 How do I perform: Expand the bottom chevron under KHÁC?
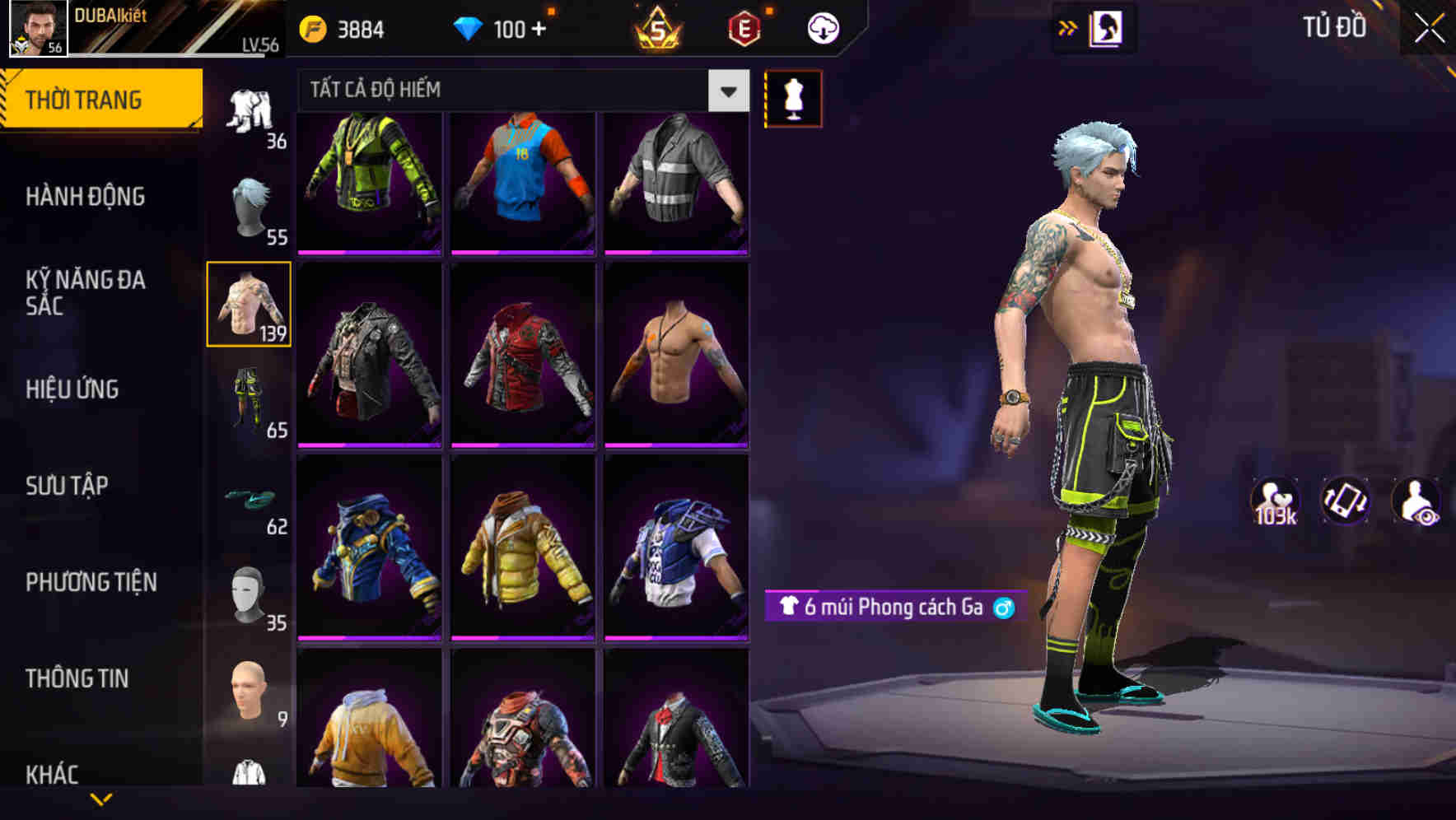tap(99, 801)
